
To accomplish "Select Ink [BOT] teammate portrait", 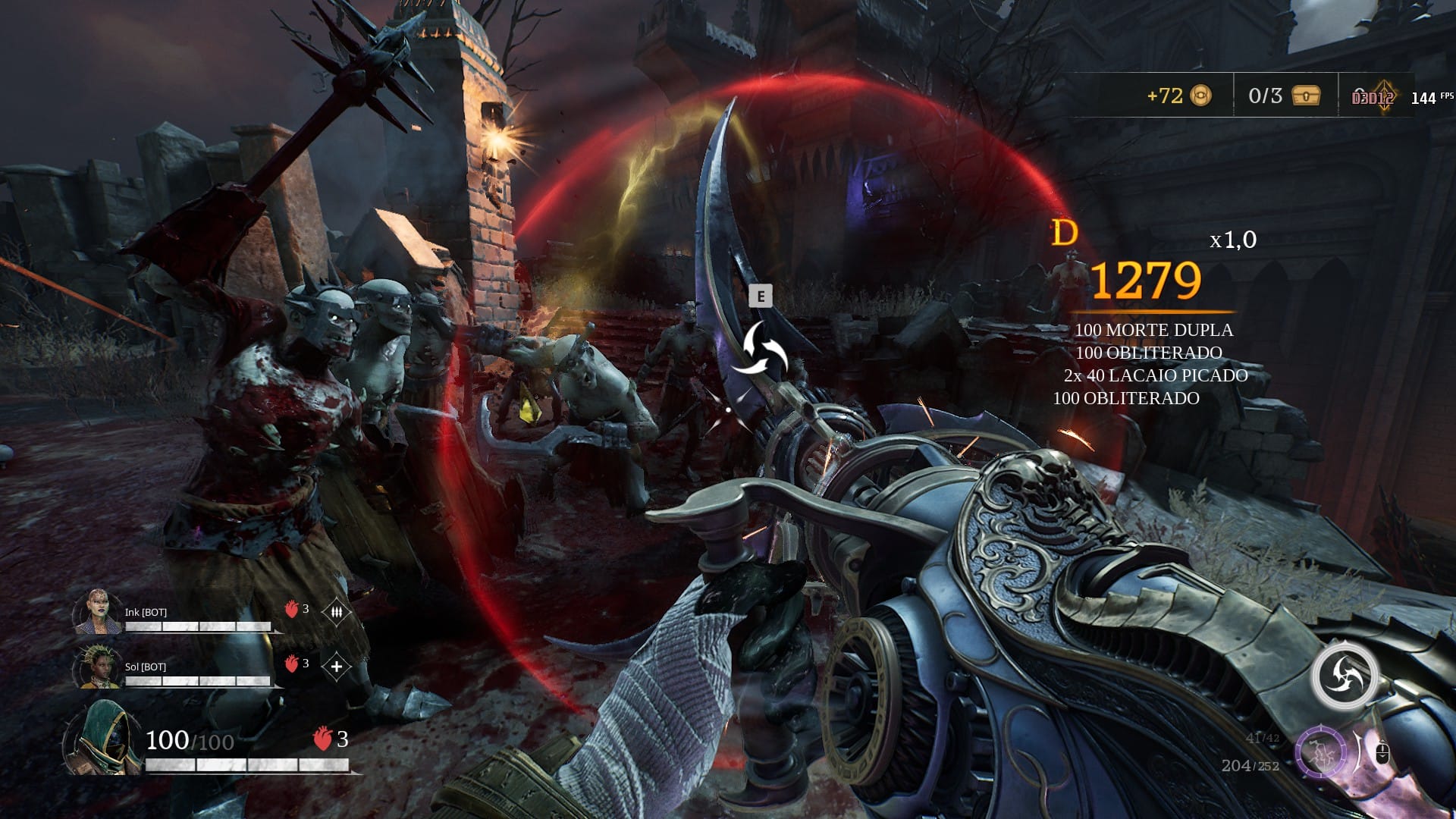I will click(x=98, y=611).
